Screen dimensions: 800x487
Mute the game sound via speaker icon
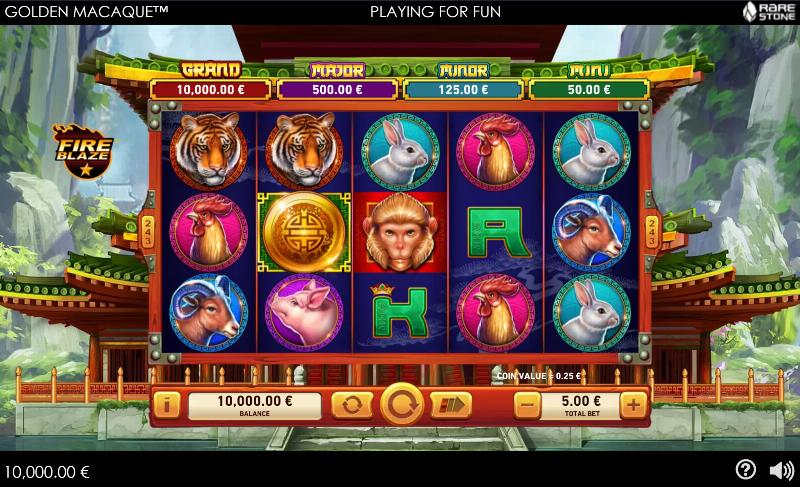780,469
